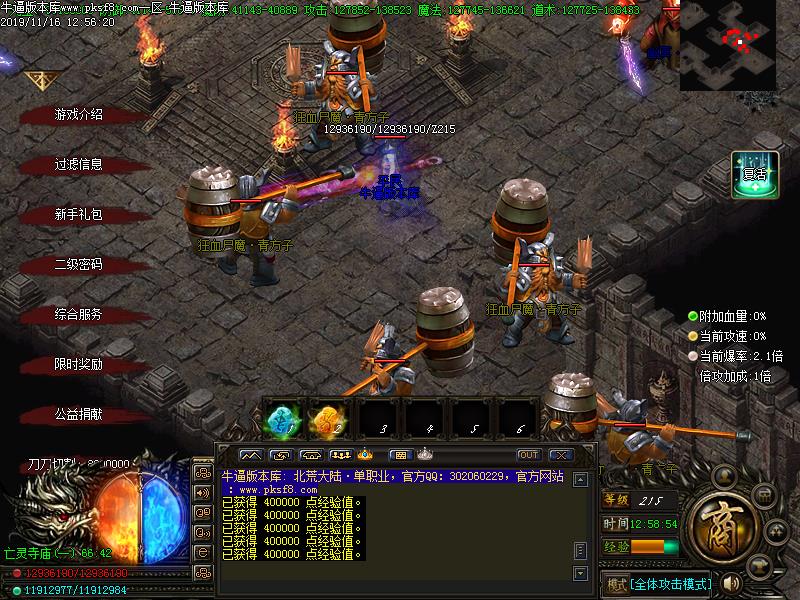
Task: Claim the 新手礼包 newbie gift pack
Action: pyautogui.click(x=78, y=215)
